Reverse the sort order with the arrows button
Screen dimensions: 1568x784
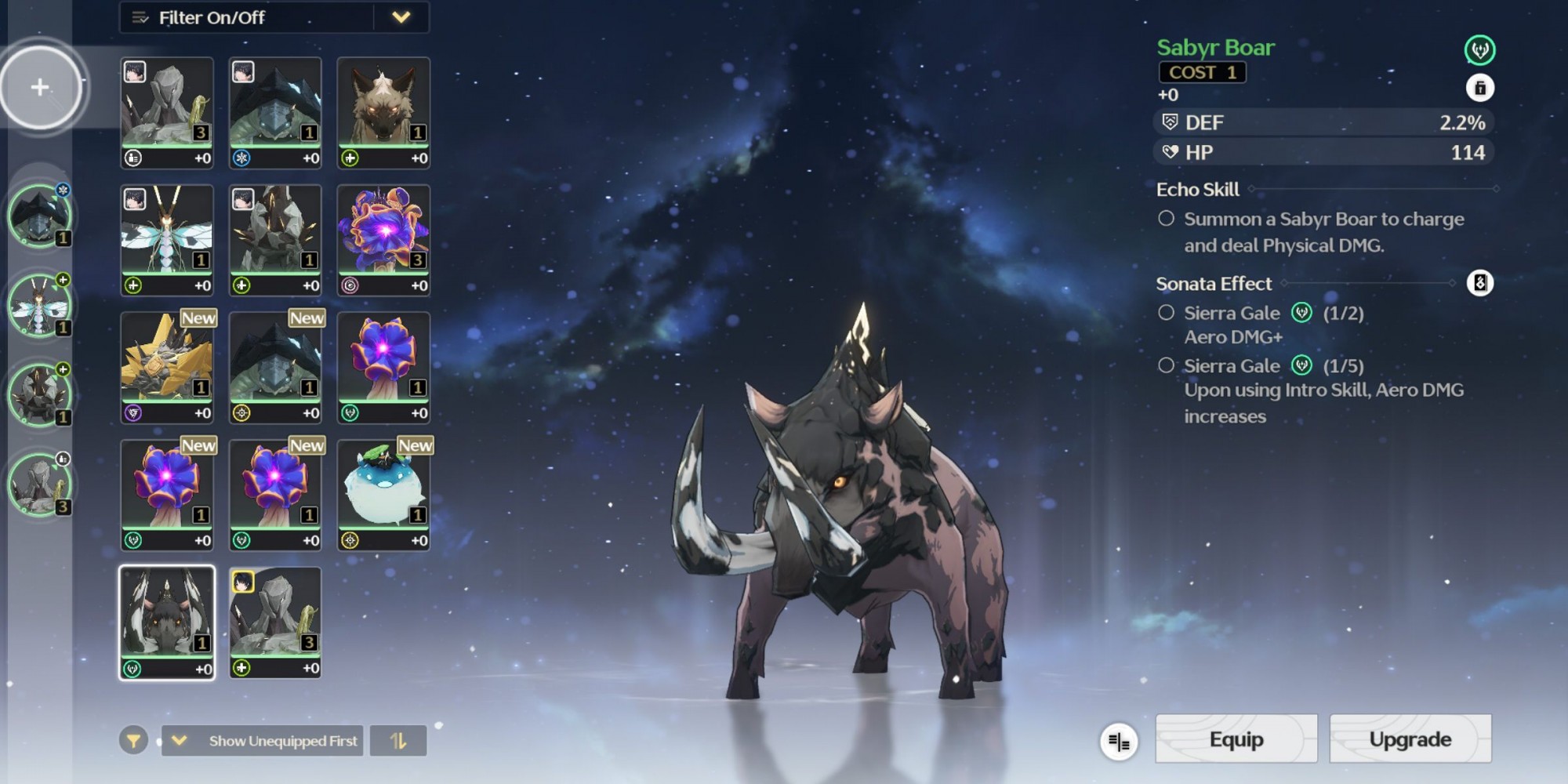tap(398, 740)
